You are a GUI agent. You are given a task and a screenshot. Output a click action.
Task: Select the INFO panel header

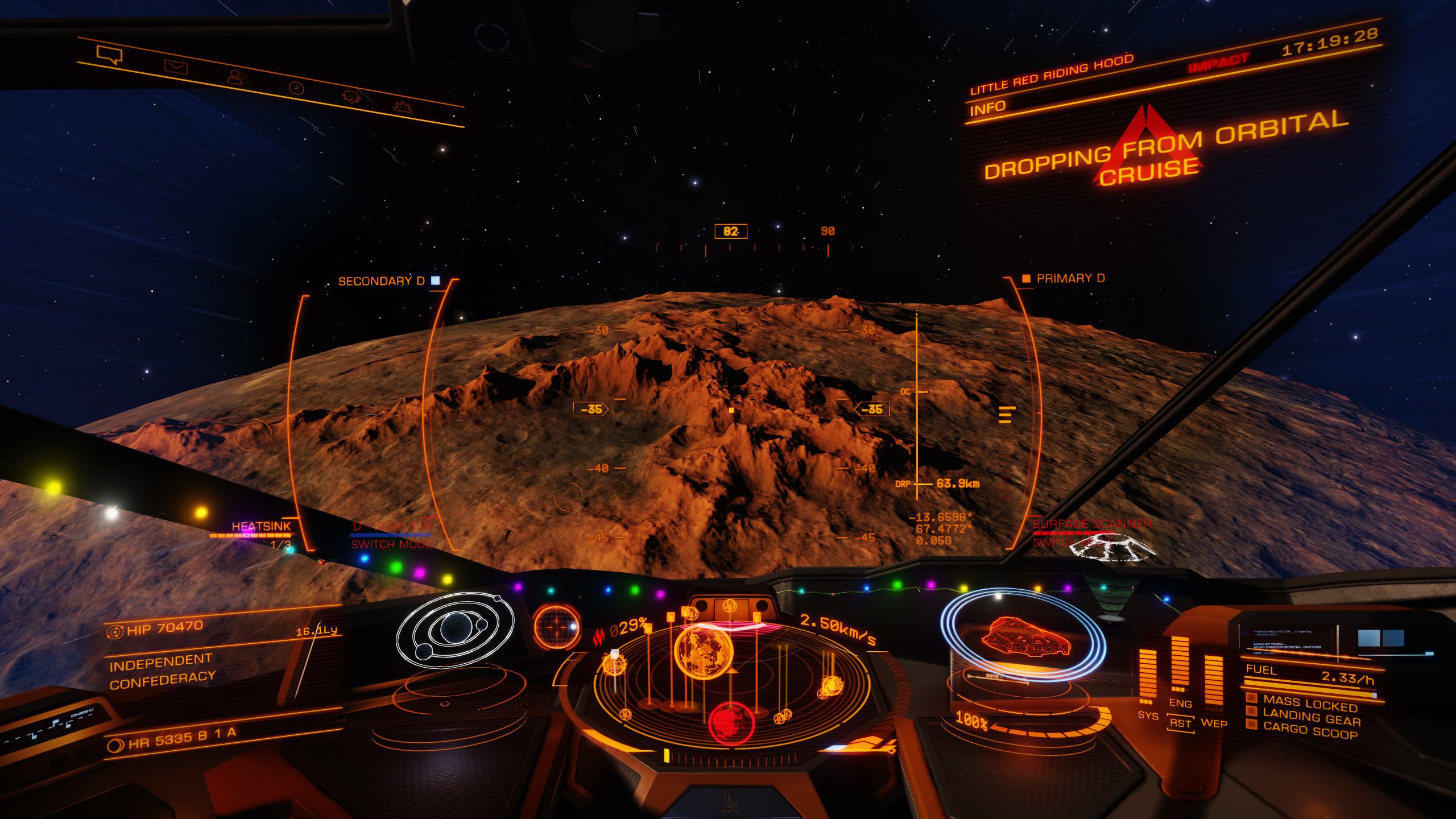click(988, 107)
